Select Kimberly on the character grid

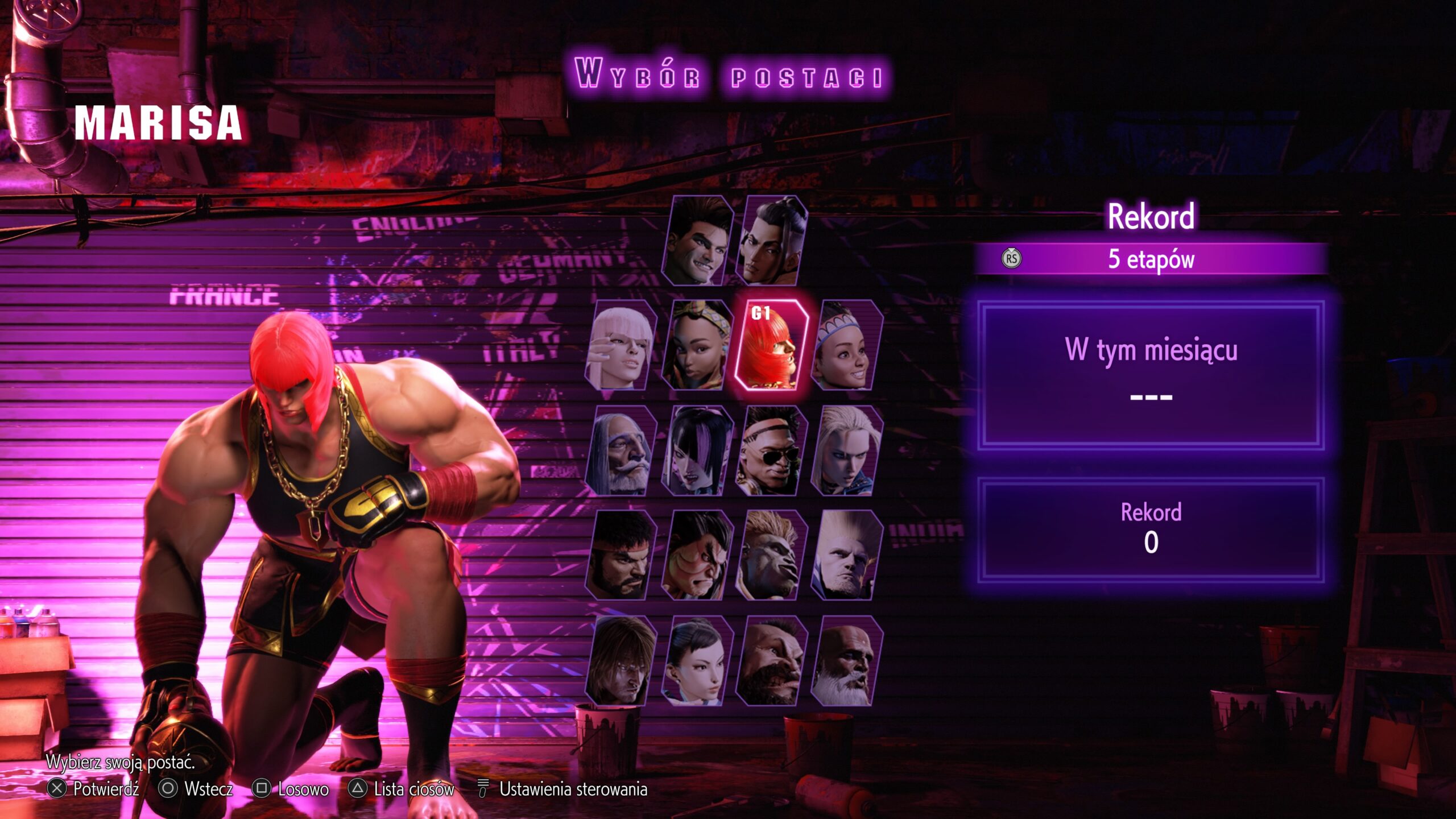pyautogui.click(x=697, y=346)
